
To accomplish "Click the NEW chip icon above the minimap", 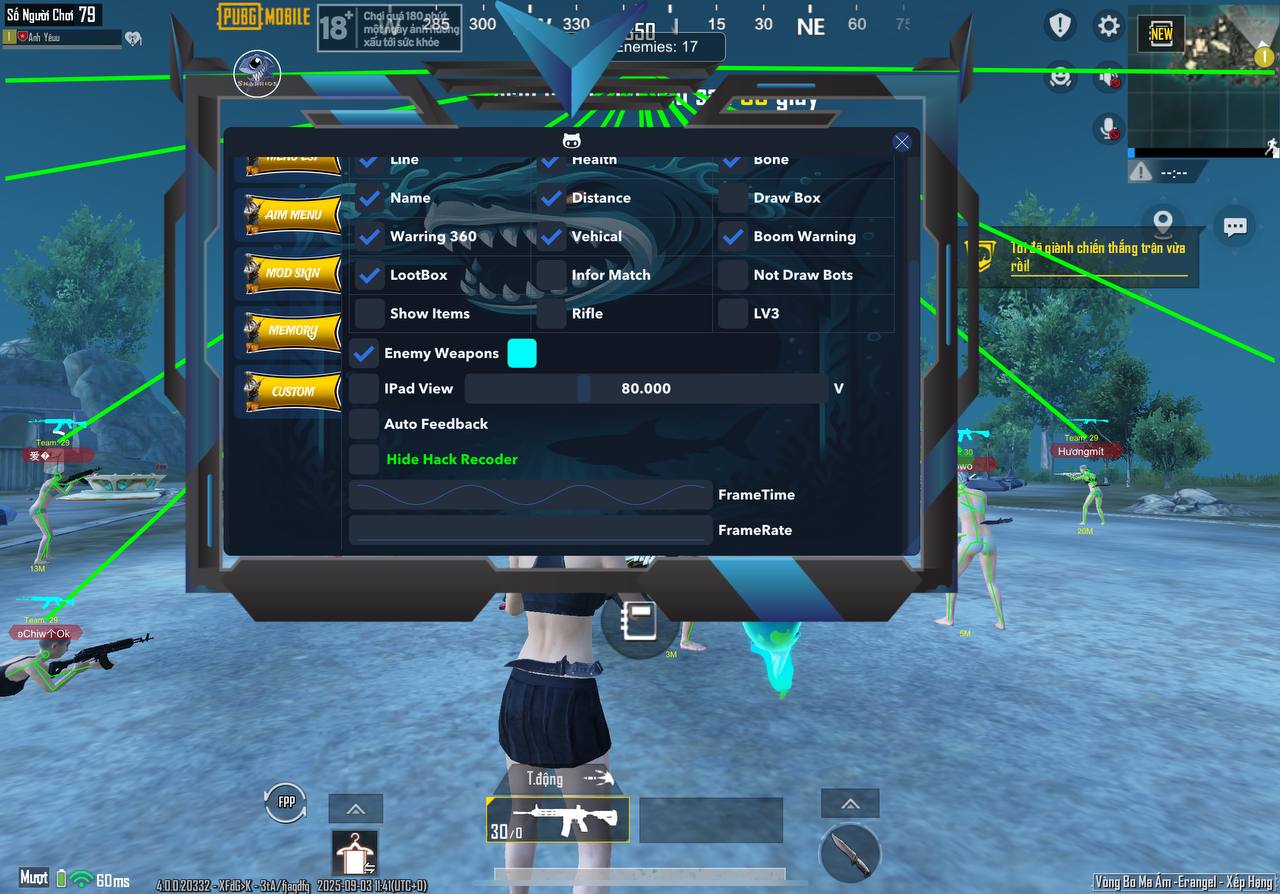I will (x=1160, y=33).
